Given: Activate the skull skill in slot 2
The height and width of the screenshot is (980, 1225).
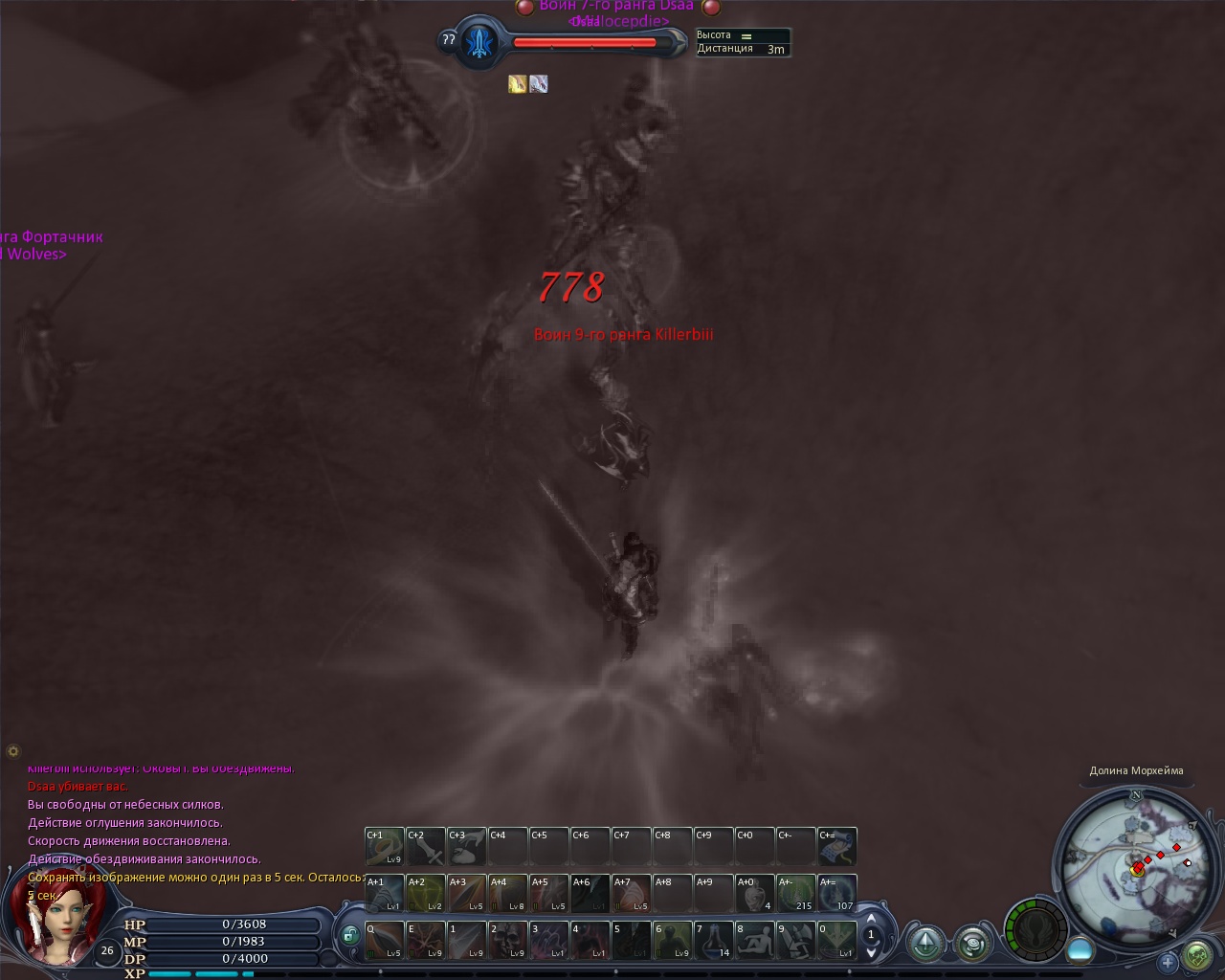Looking at the screenshot, I should tap(507, 940).
